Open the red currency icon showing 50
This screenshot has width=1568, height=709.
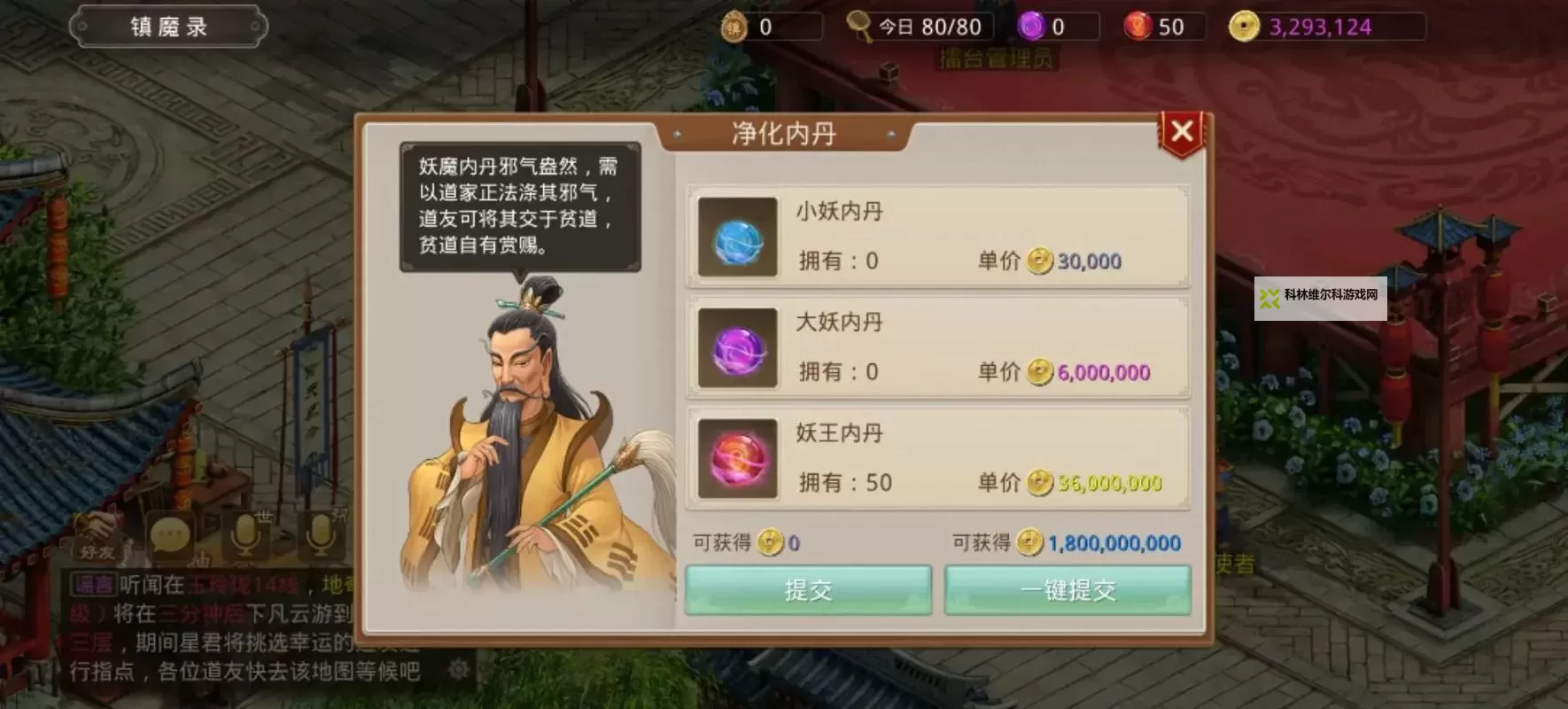pos(1137,26)
